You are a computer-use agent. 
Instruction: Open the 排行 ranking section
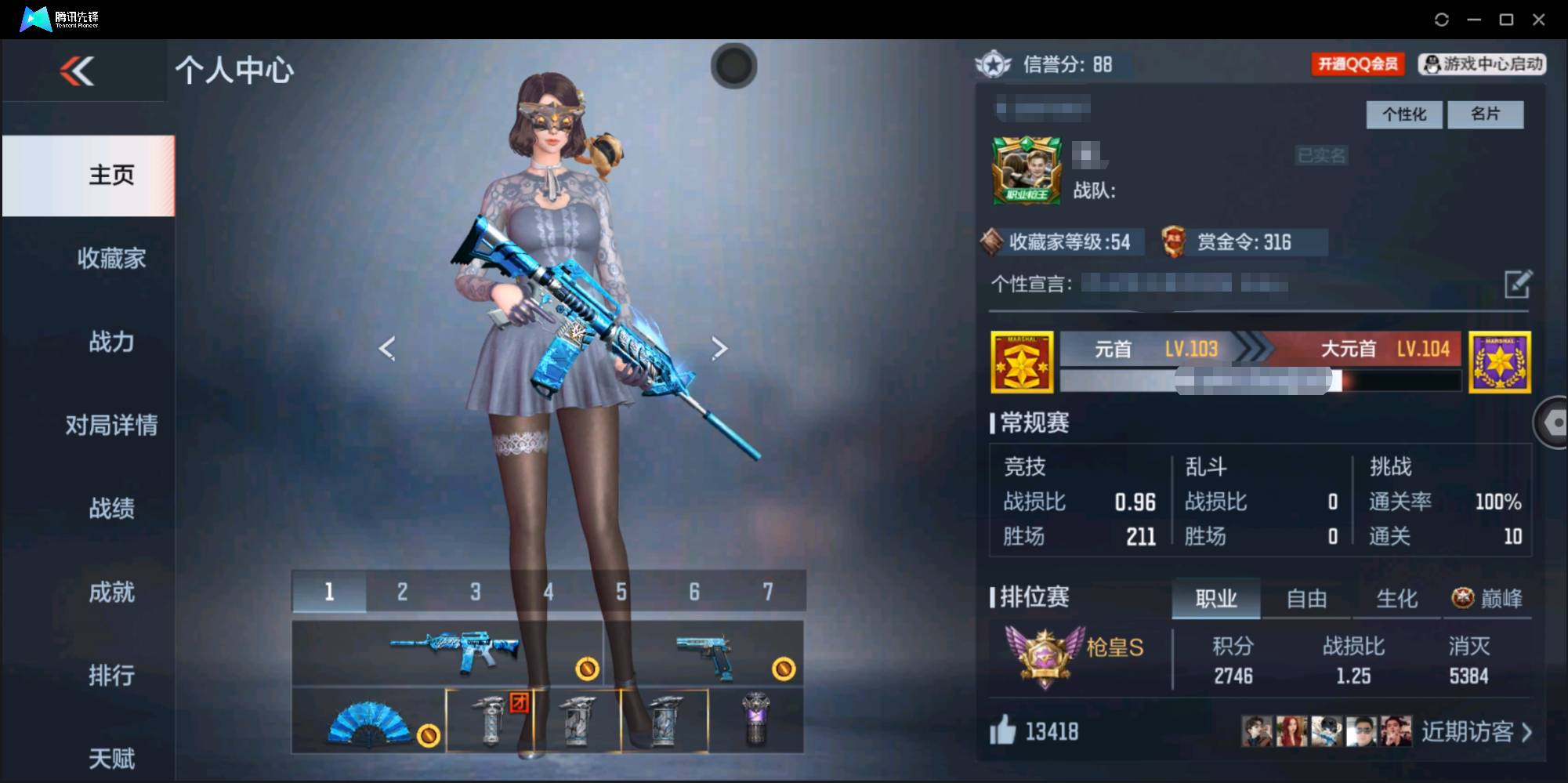[x=112, y=676]
